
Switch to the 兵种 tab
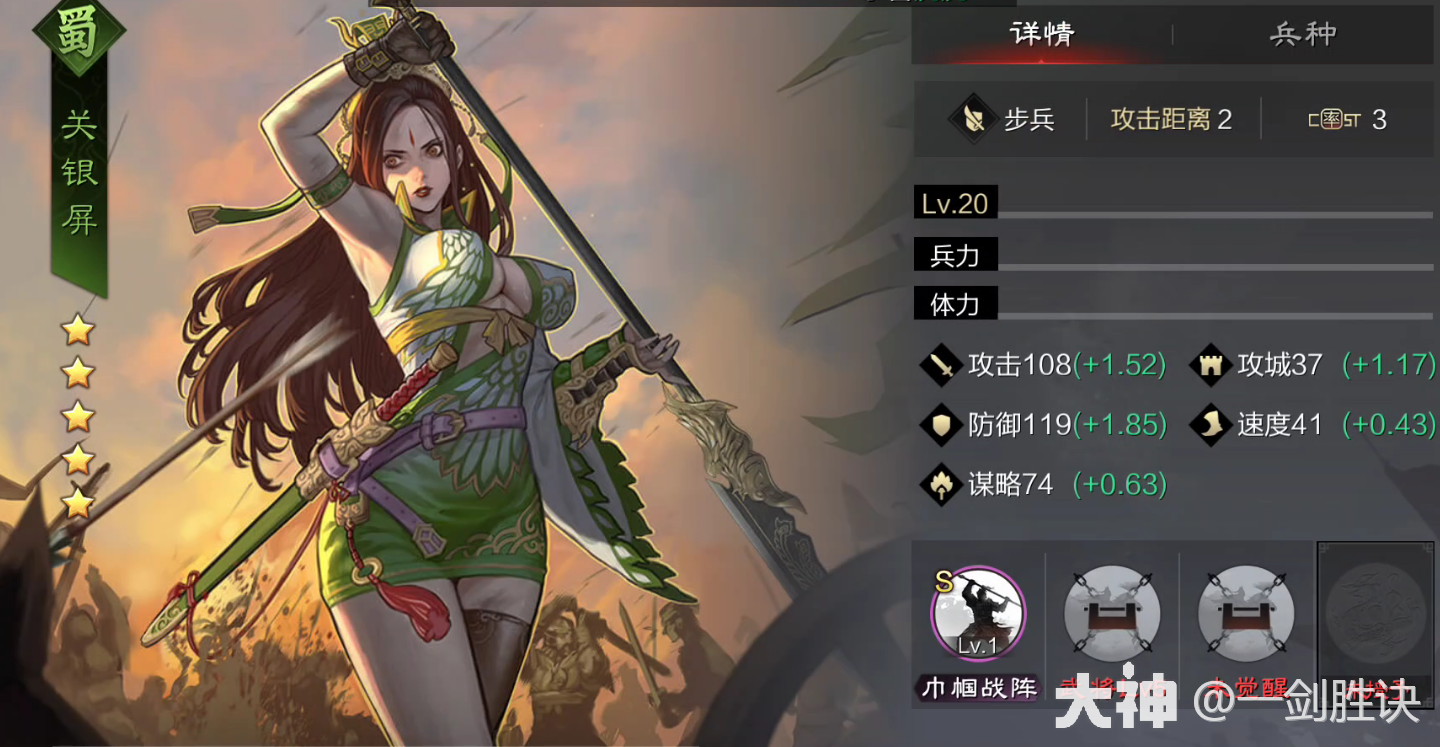coord(1304,33)
